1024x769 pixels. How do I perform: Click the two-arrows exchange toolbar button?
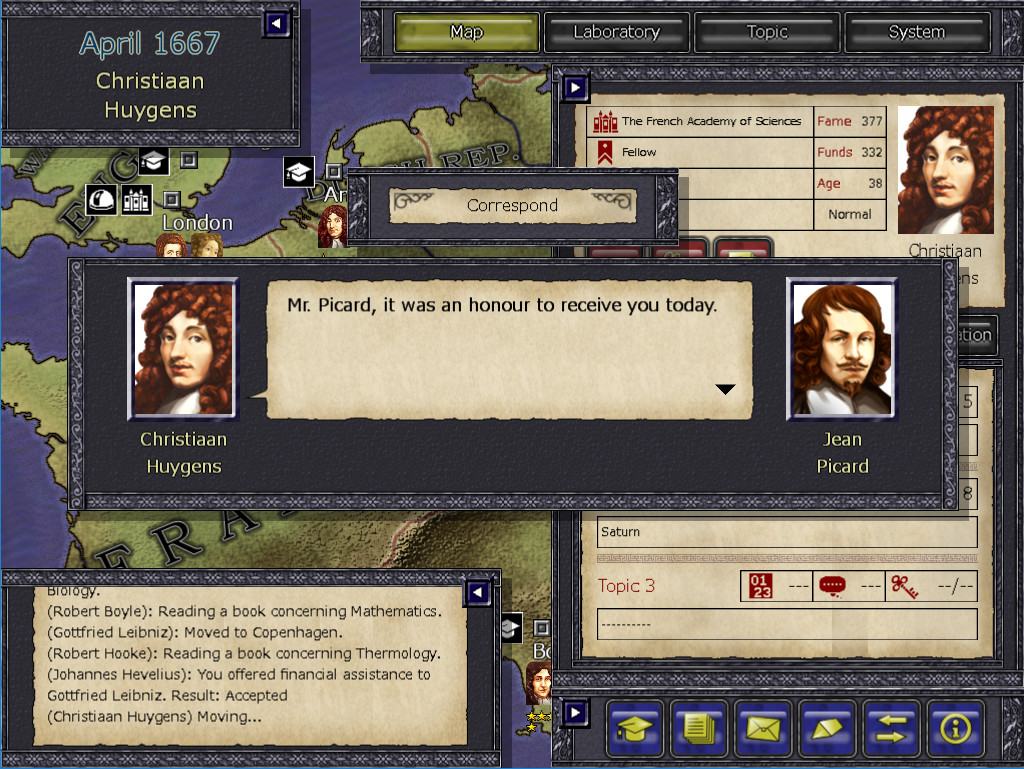click(x=891, y=728)
